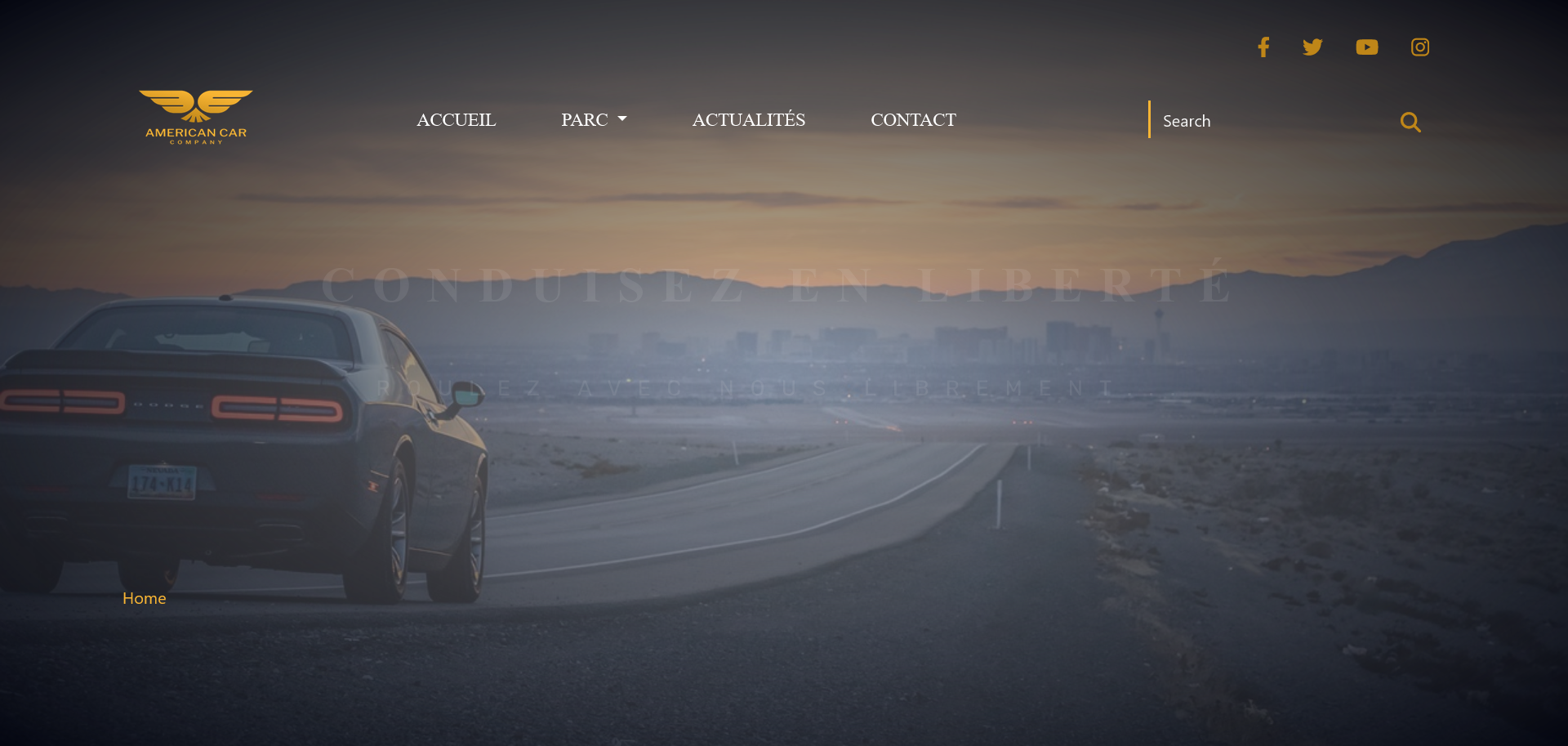Expand the PARC dropdown menu
Image resolution: width=1568 pixels, height=746 pixels.
click(x=594, y=120)
